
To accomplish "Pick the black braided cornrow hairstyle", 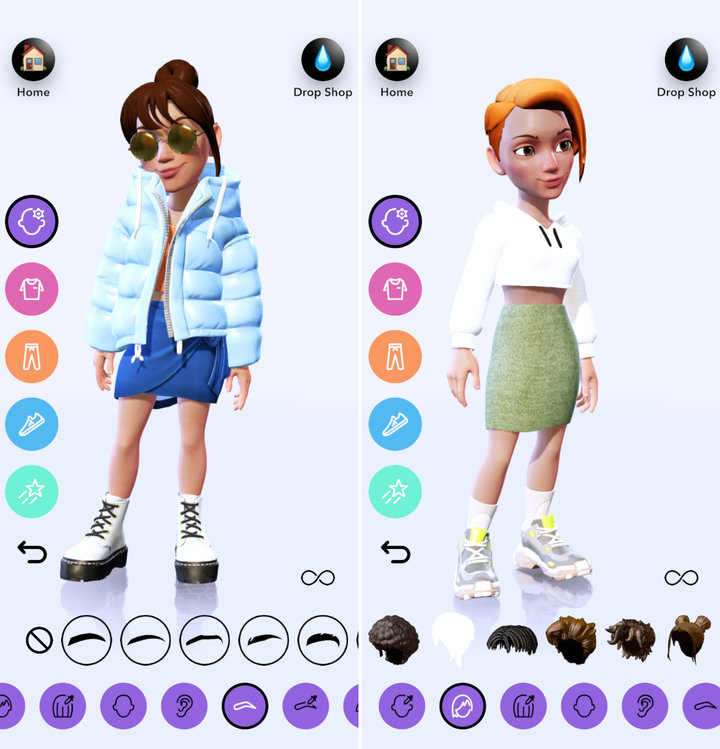I will pos(512,639).
